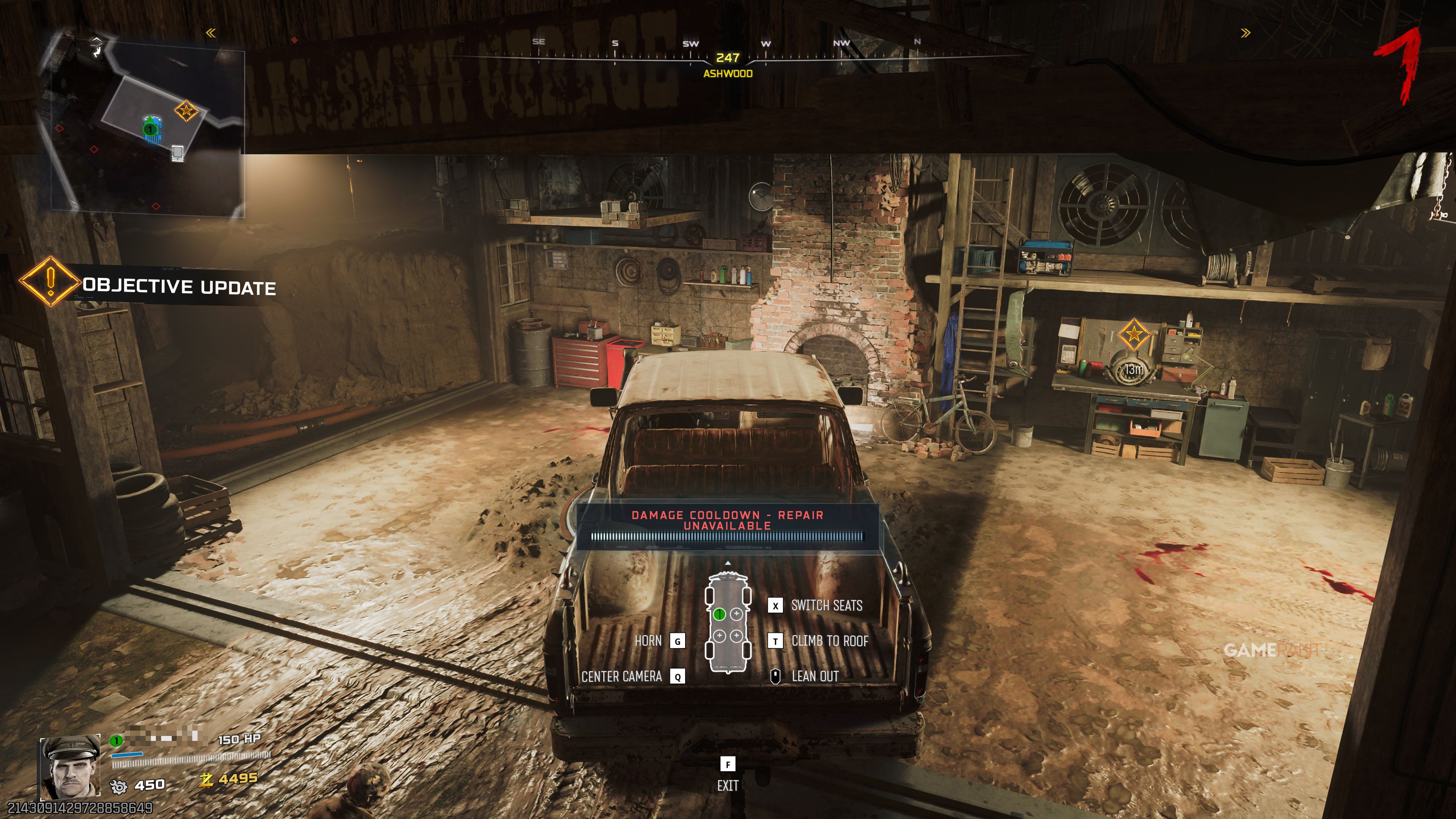Image resolution: width=1456 pixels, height=819 pixels.
Task: Select the white machine icon on the minimap
Action: click(177, 152)
